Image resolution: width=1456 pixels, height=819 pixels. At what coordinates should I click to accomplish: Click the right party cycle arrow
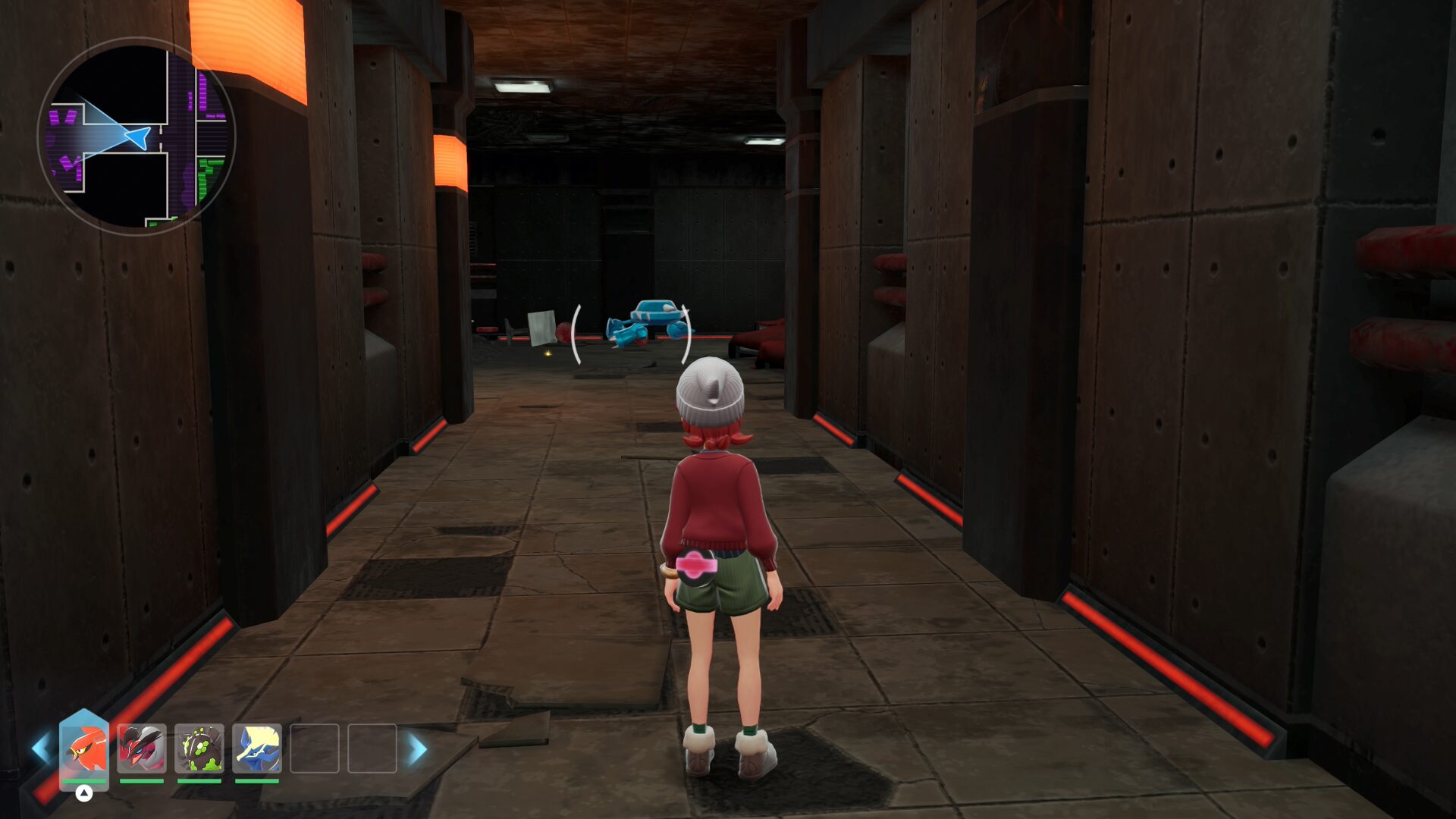418,749
